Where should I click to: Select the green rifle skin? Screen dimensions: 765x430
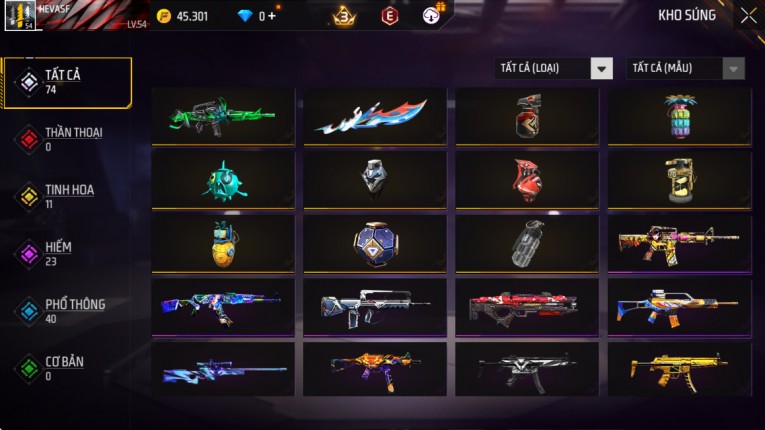223,116
